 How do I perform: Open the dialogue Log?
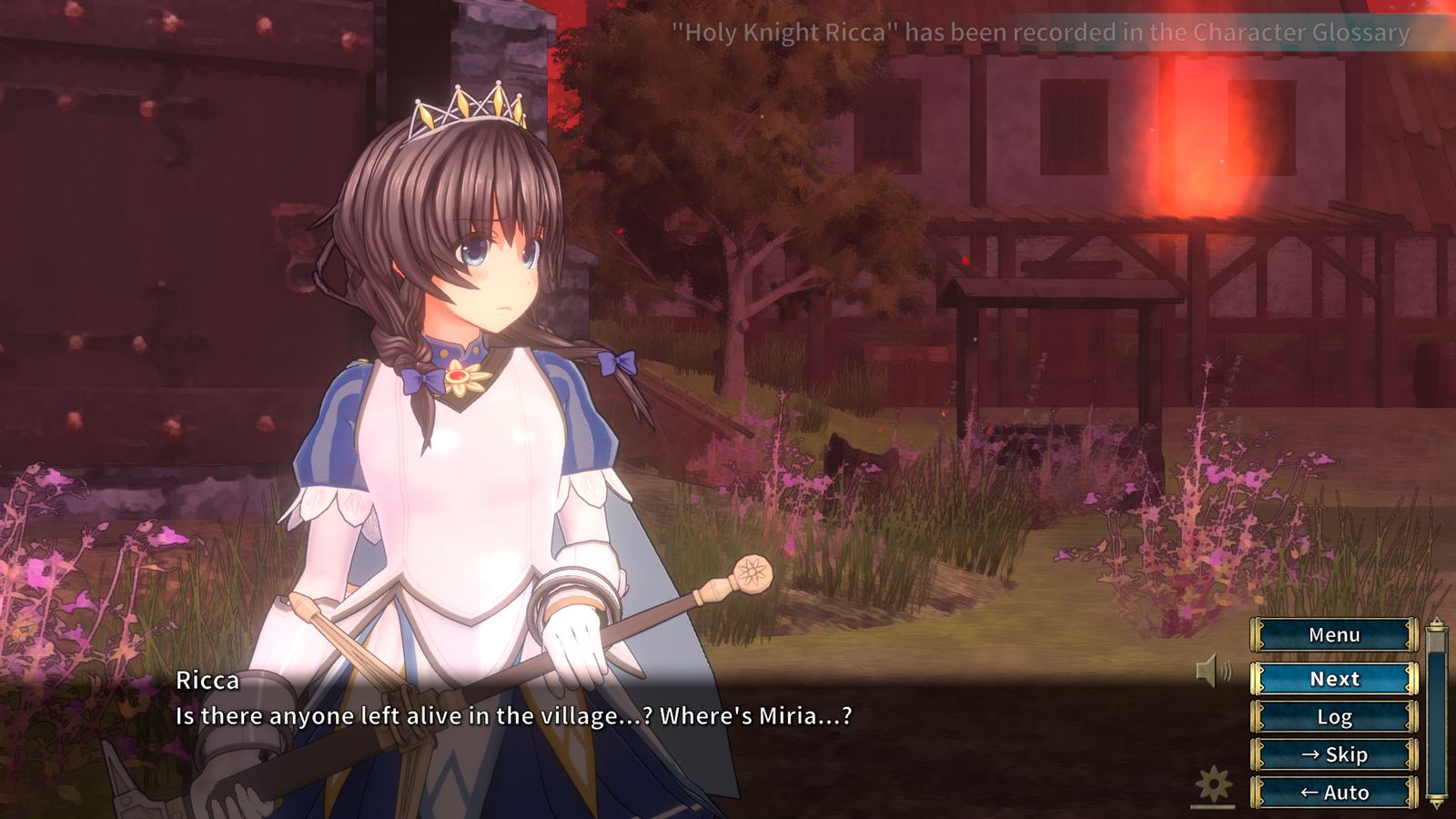(x=1334, y=717)
